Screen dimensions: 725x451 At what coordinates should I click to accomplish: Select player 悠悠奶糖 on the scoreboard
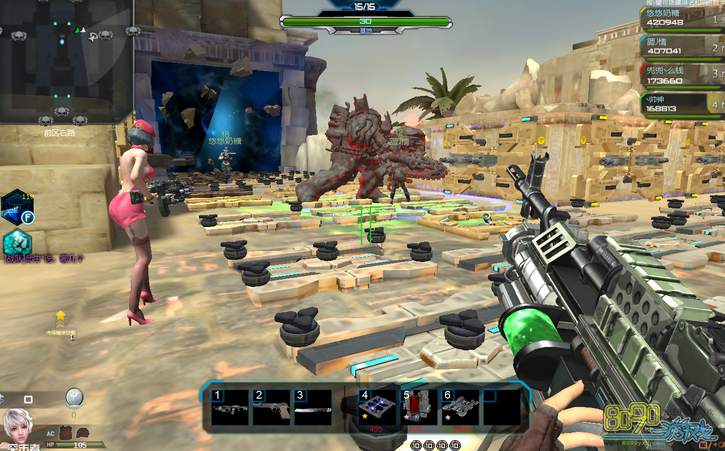(678, 17)
